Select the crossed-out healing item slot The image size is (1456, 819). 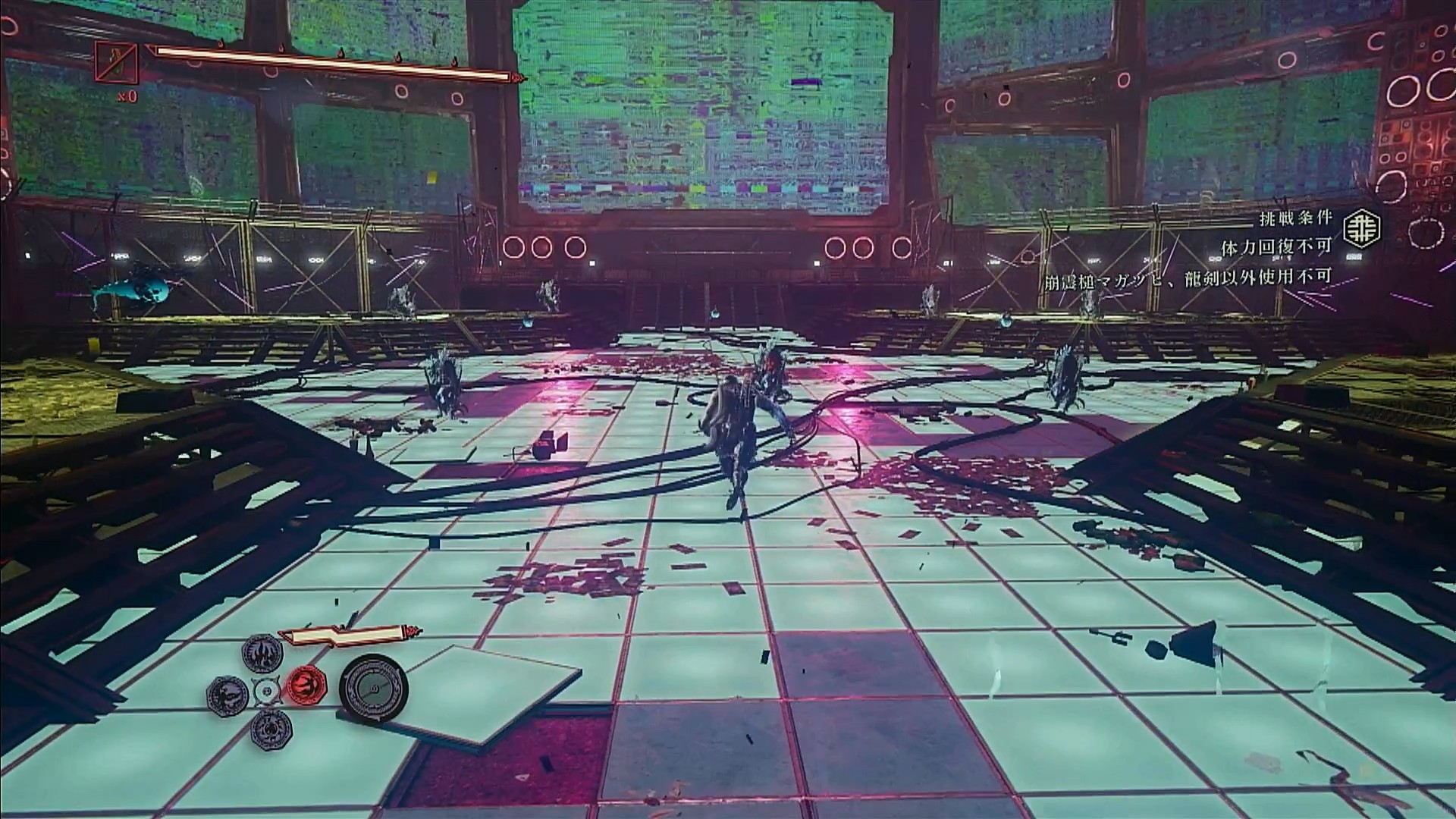pos(117,63)
